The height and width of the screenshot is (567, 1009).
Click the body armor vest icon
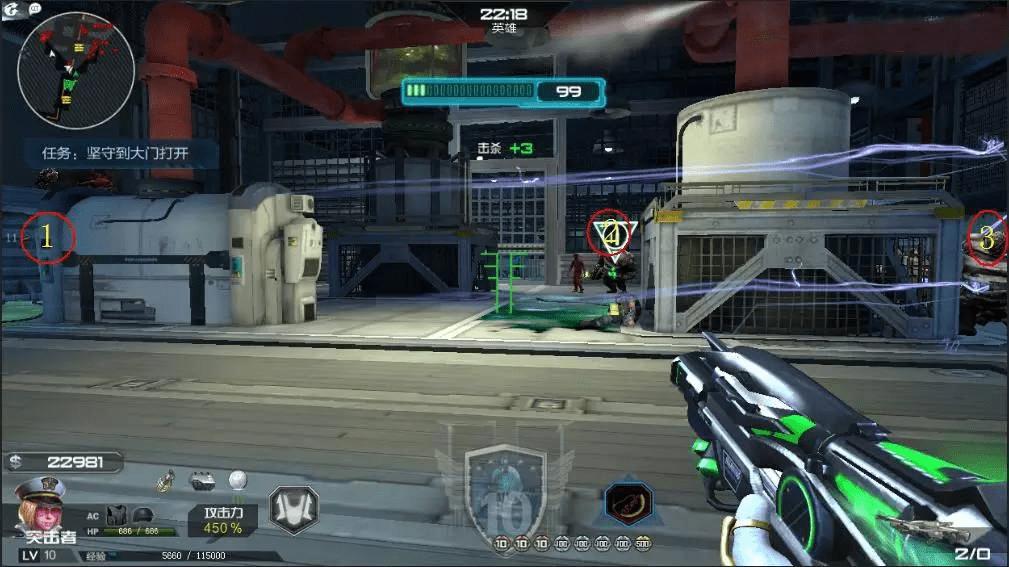click(116, 514)
